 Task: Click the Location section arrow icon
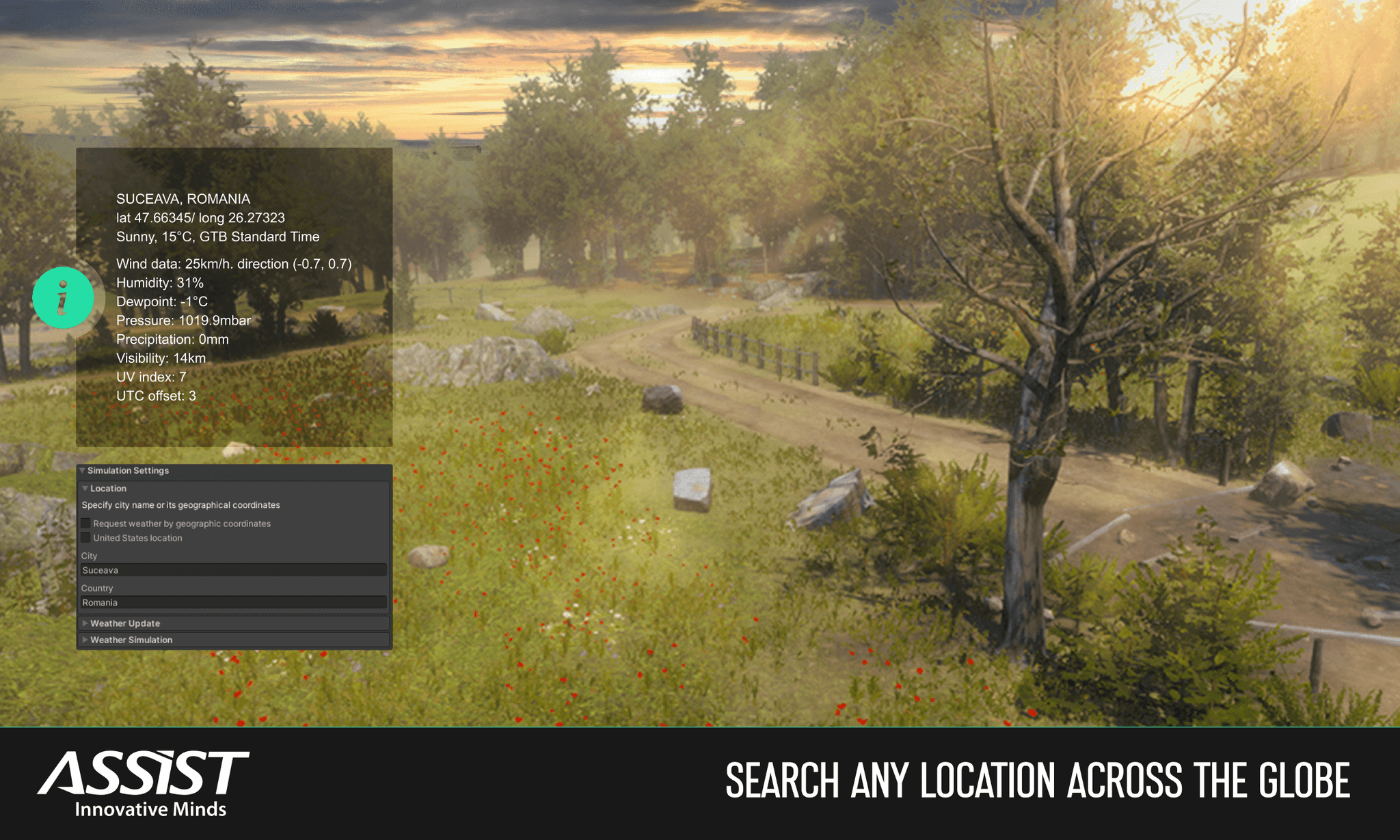click(85, 488)
